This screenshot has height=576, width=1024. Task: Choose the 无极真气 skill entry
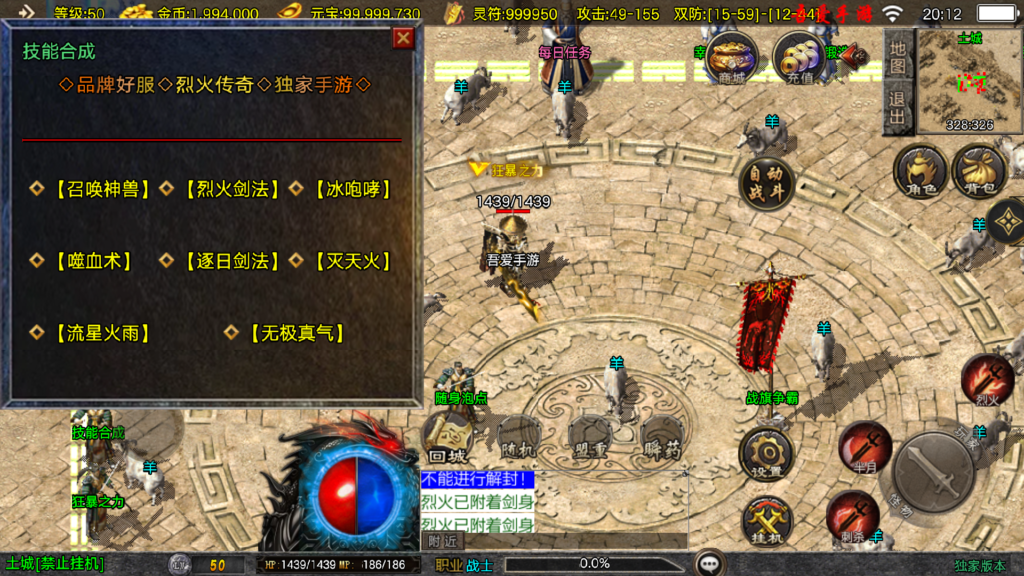296,333
